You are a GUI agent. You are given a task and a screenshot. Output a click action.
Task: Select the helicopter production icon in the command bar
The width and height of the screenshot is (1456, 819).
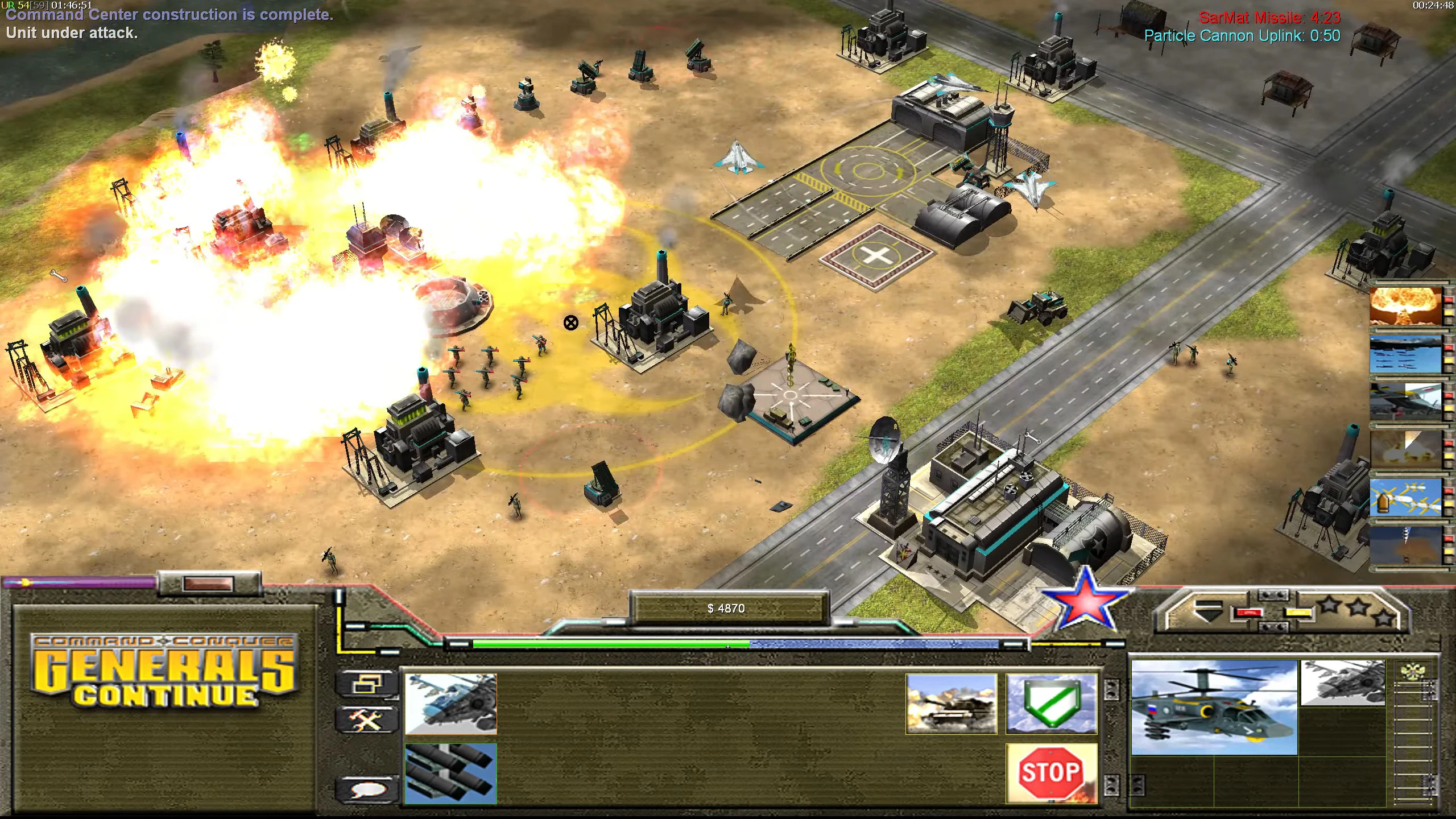tap(450, 705)
